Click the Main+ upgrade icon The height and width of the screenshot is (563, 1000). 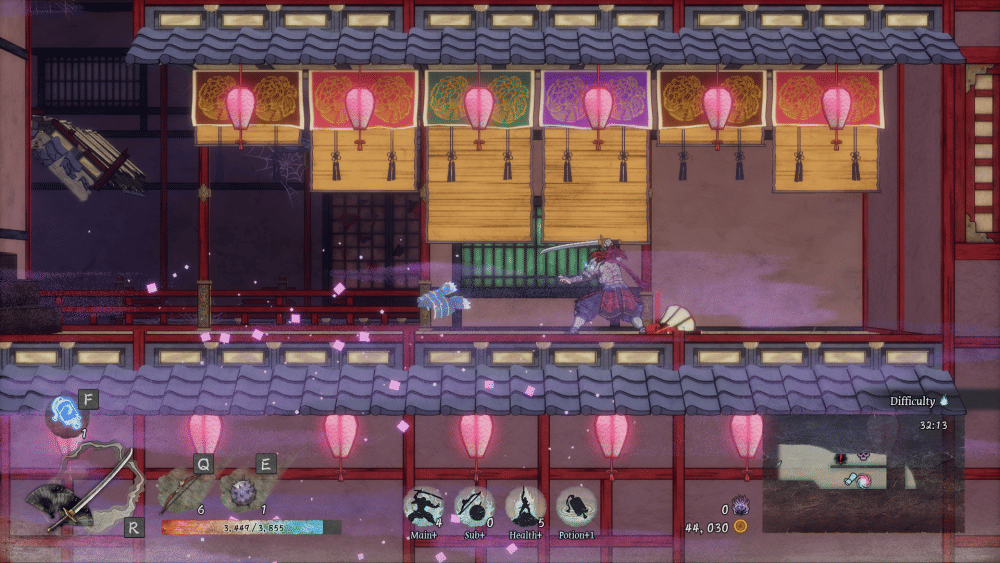pyautogui.click(x=423, y=507)
